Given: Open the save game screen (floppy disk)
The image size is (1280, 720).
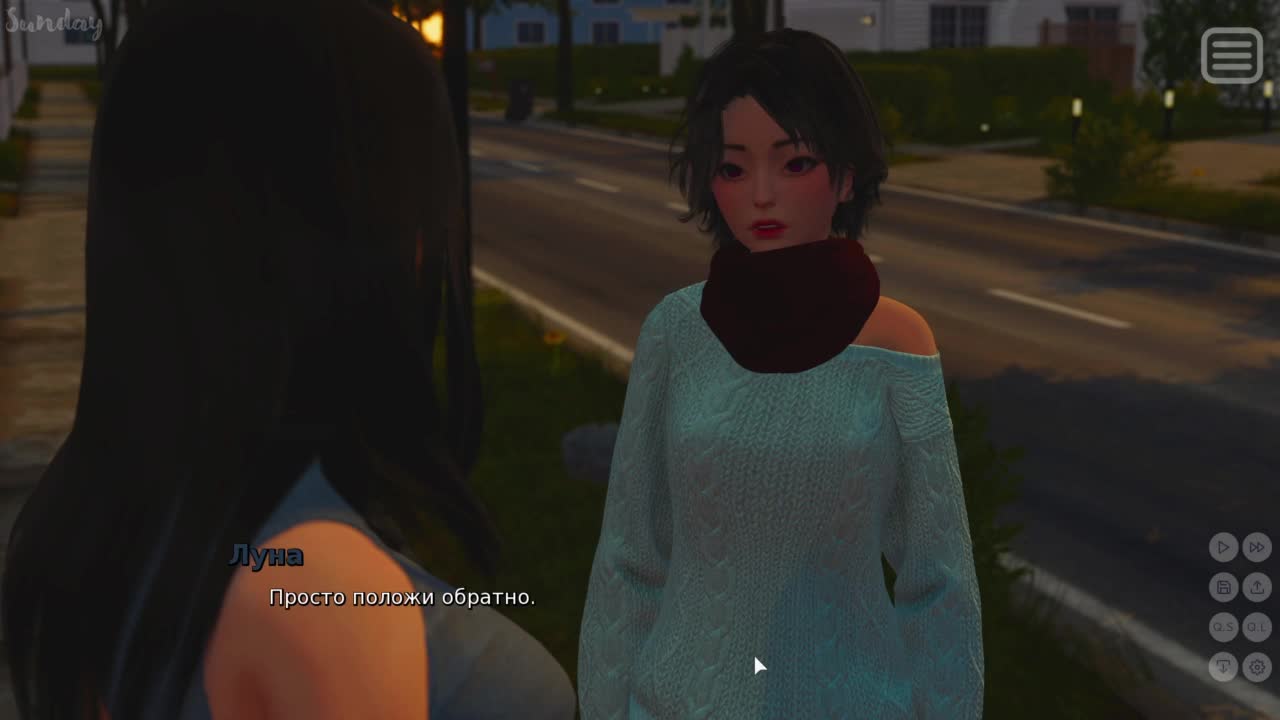Looking at the screenshot, I should coord(1223,587).
